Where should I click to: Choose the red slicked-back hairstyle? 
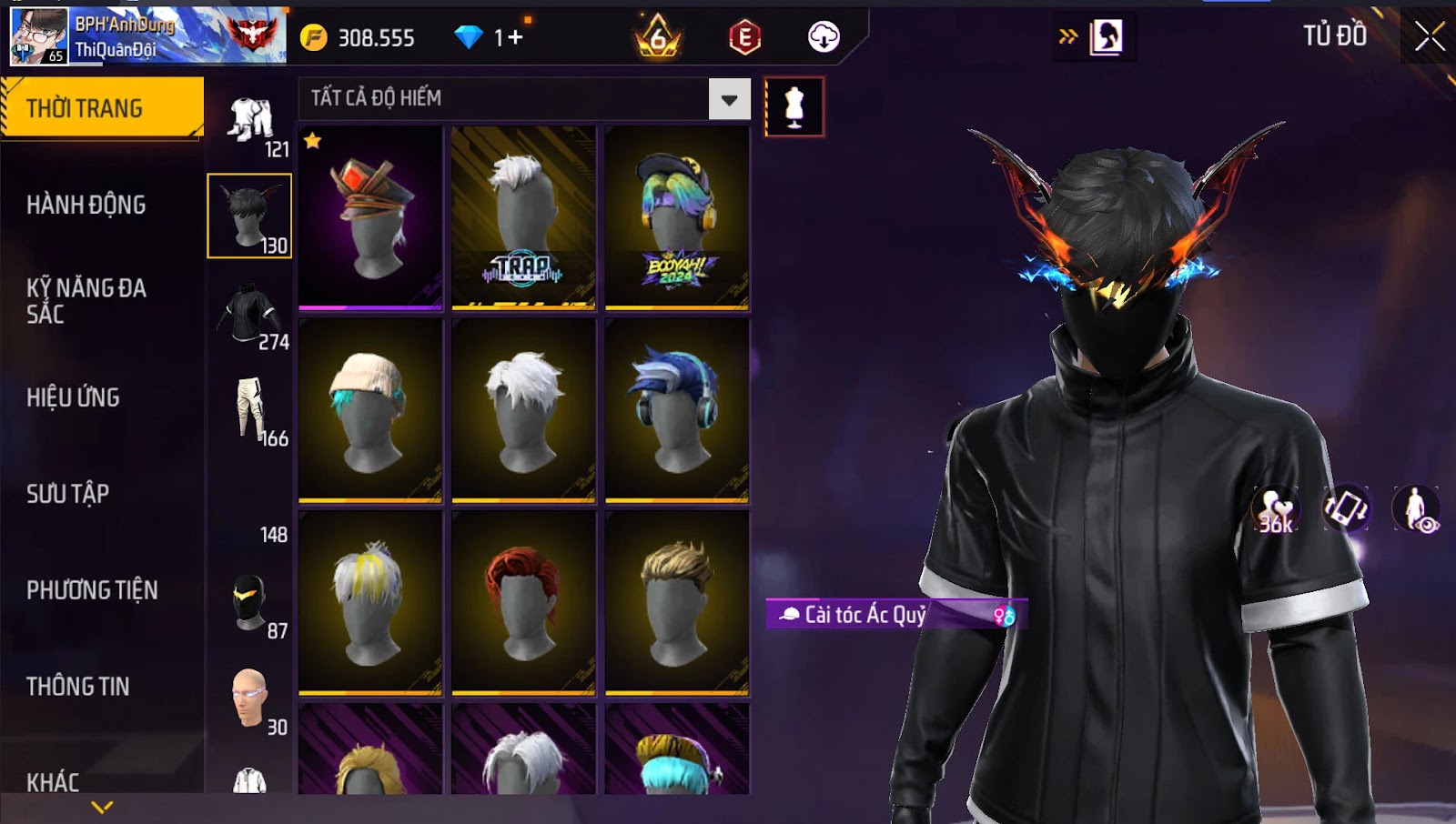[523, 602]
